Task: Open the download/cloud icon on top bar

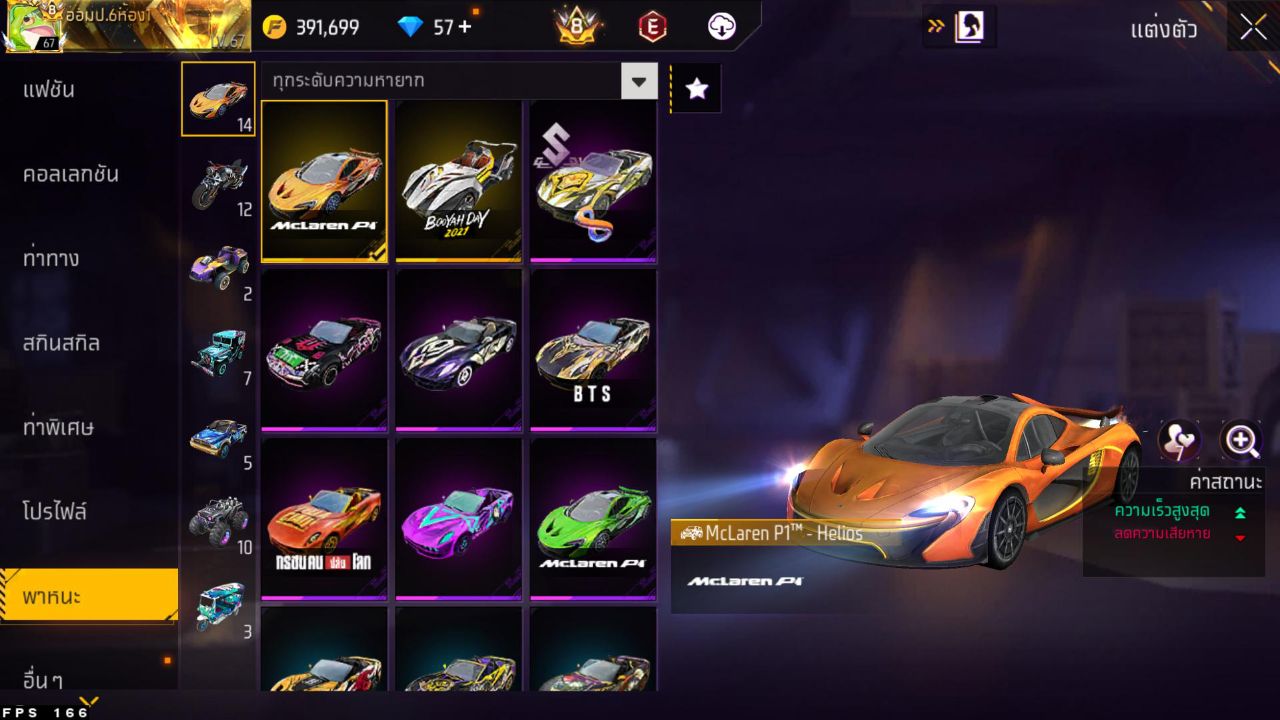Action: (722, 27)
